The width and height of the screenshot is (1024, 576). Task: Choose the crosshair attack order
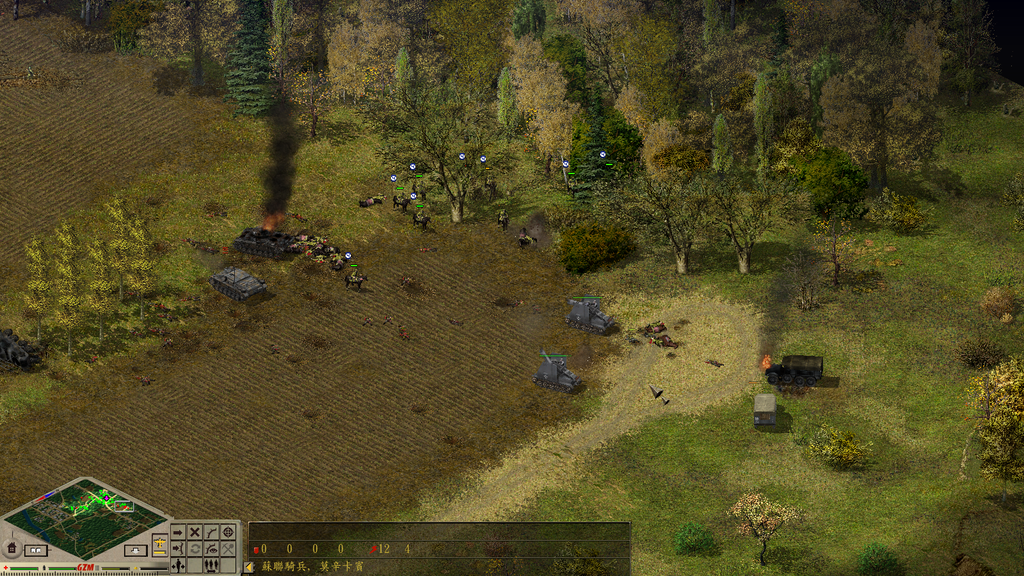pos(228,532)
